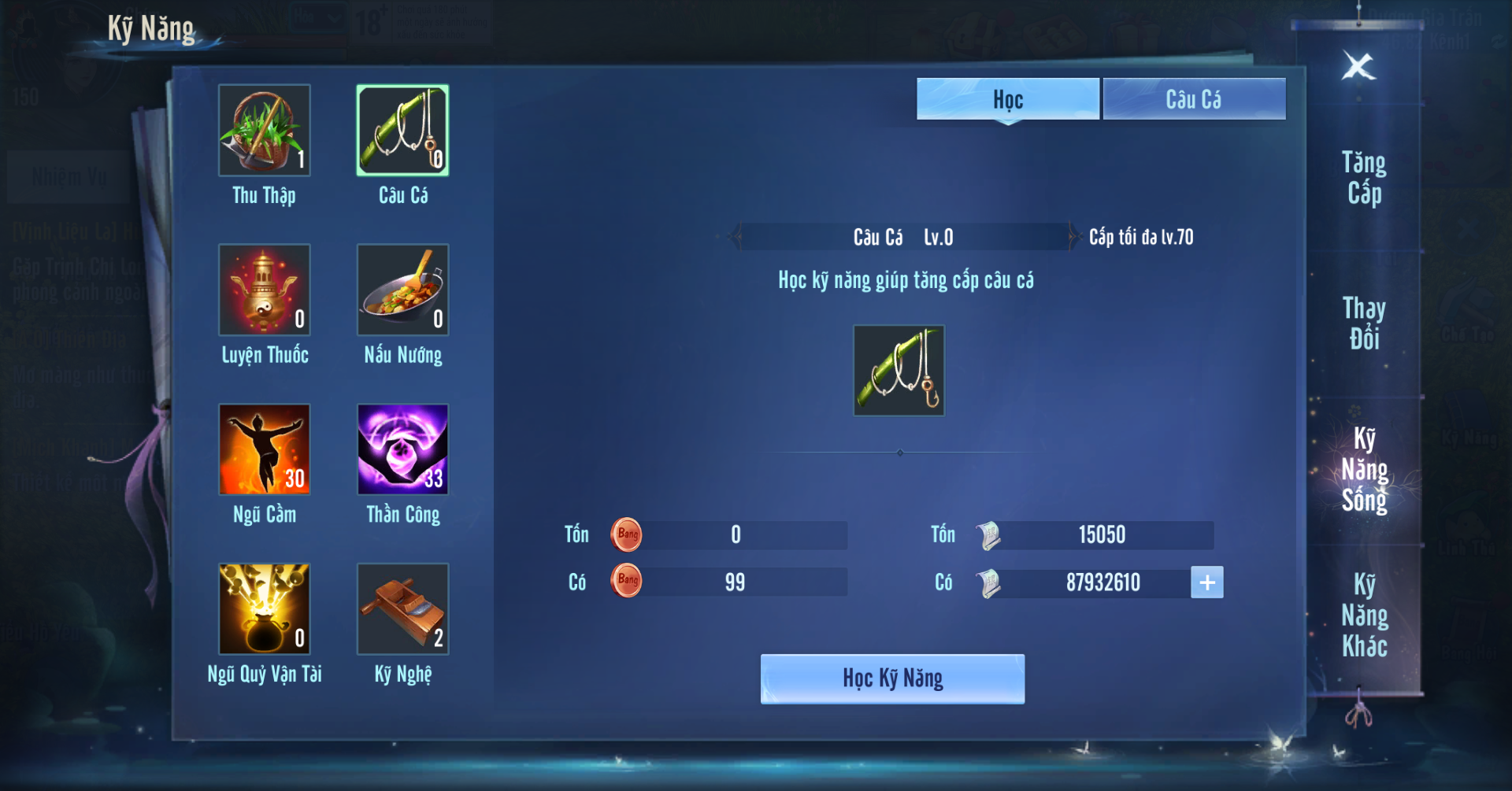Choose the Câu Cá fishing skill icon
The width and height of the screenshot is (1512, 791).
click(x=402, y=131)
